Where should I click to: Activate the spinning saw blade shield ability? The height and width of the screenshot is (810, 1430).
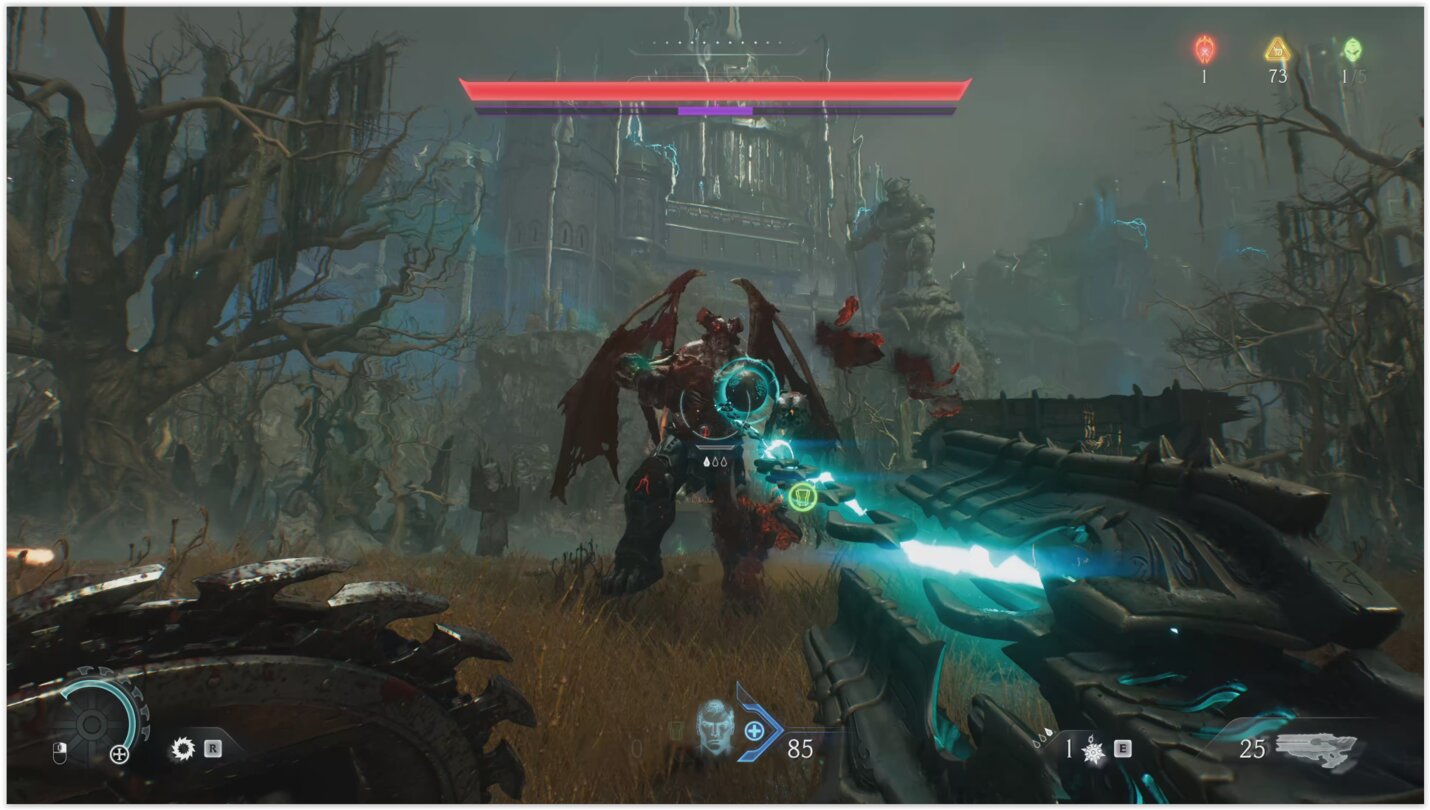[183, 748]
